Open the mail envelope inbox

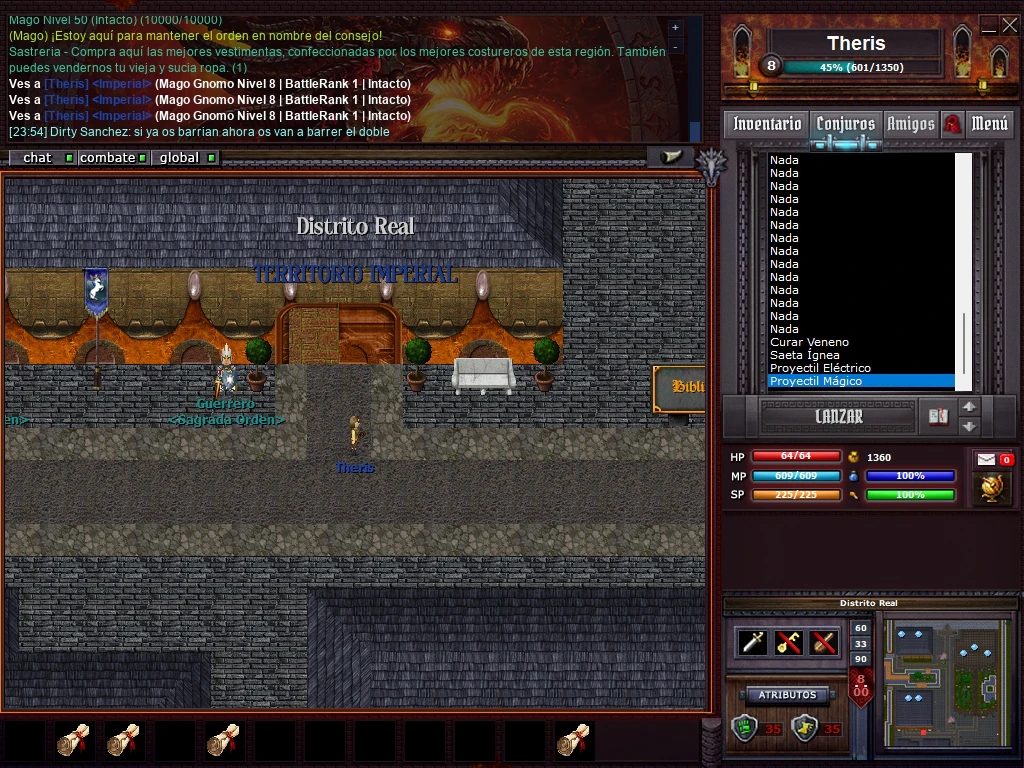point(986,459)
